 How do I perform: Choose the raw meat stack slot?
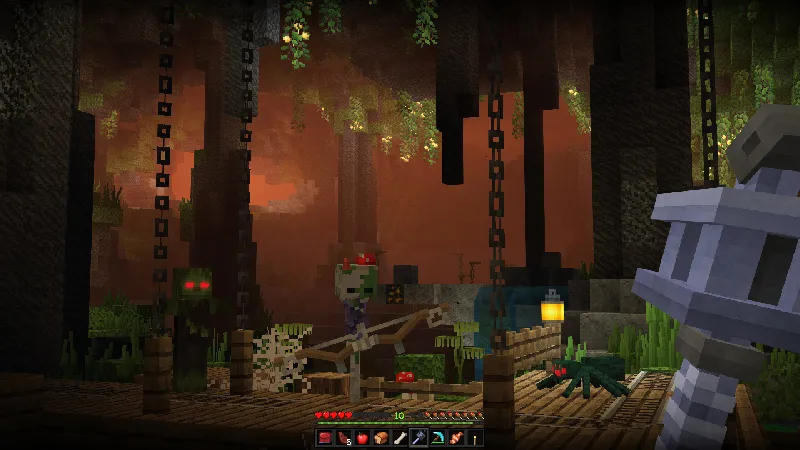pos(343,438)
